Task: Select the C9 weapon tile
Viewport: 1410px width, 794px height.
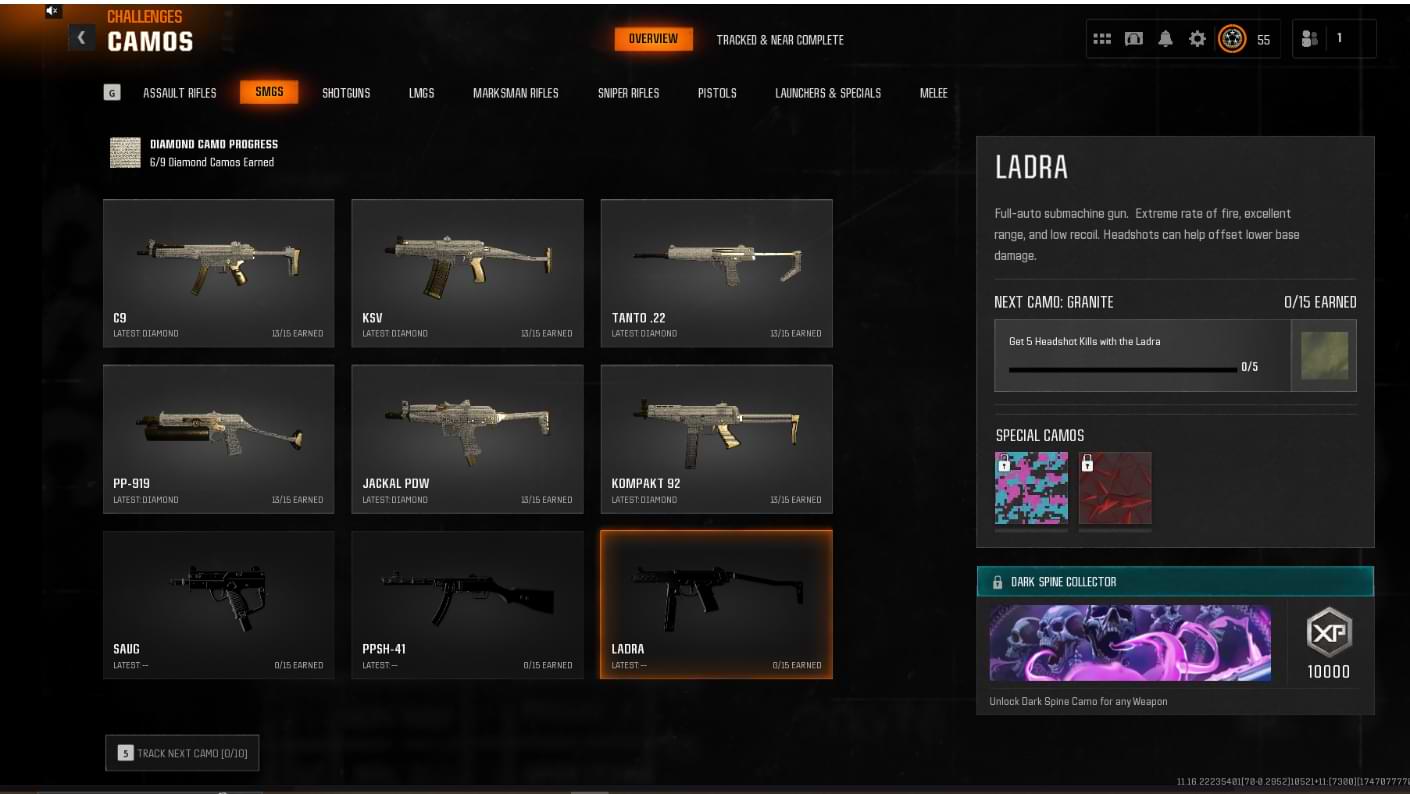Action: pos(218,273)
